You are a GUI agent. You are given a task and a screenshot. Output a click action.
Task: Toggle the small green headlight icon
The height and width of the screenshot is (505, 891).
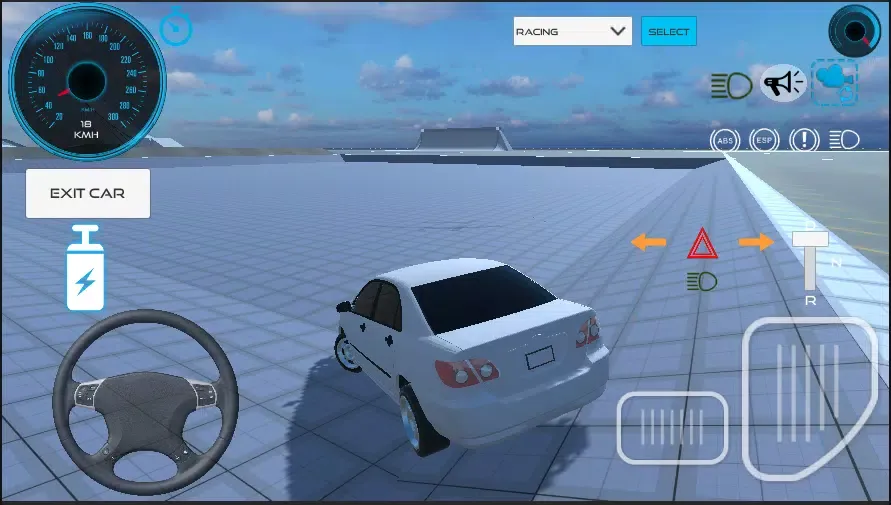702,281
